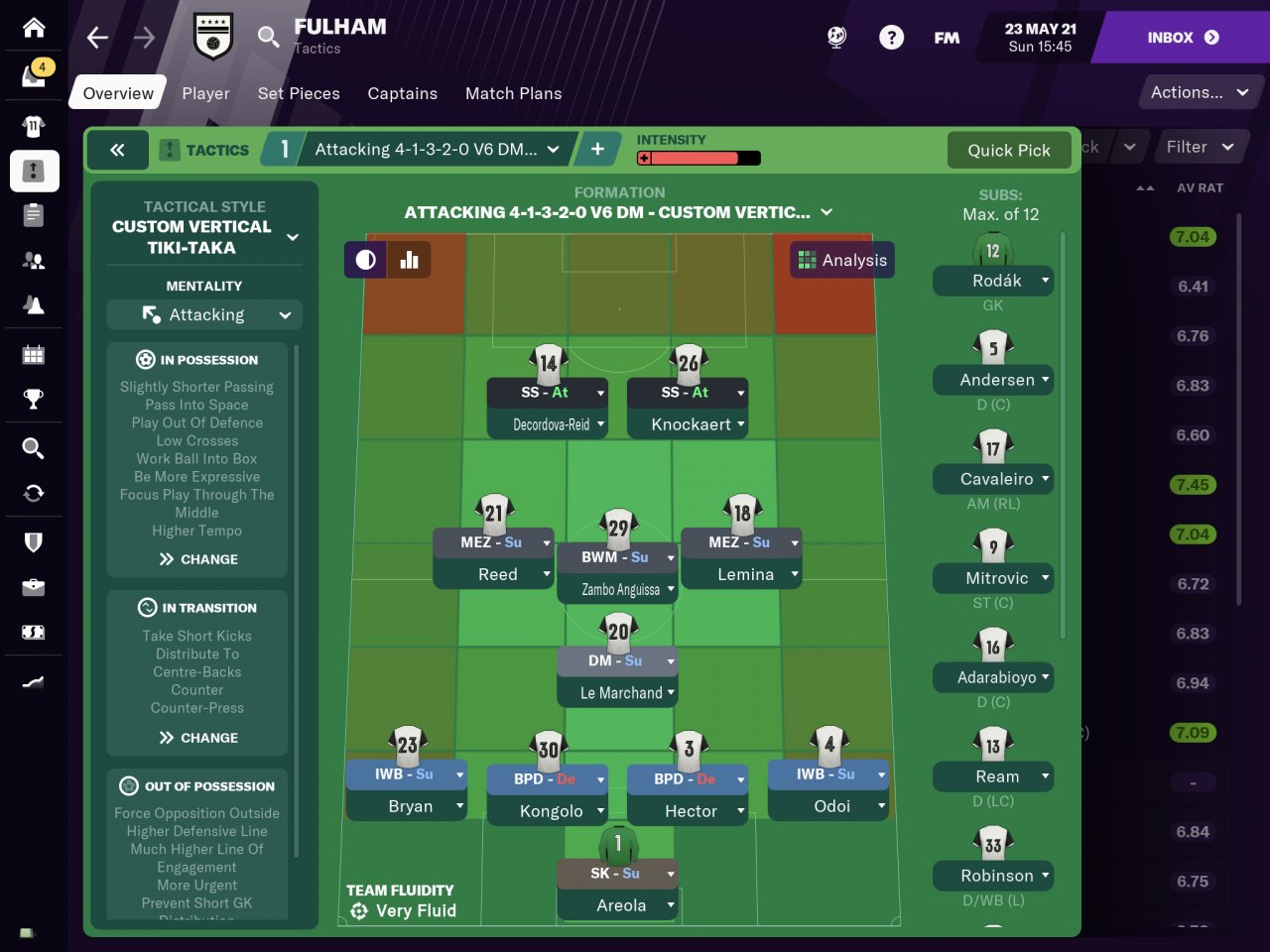1270x952 pixels.
Task: Open the Inbox
Action: (x=1183, y=38)
